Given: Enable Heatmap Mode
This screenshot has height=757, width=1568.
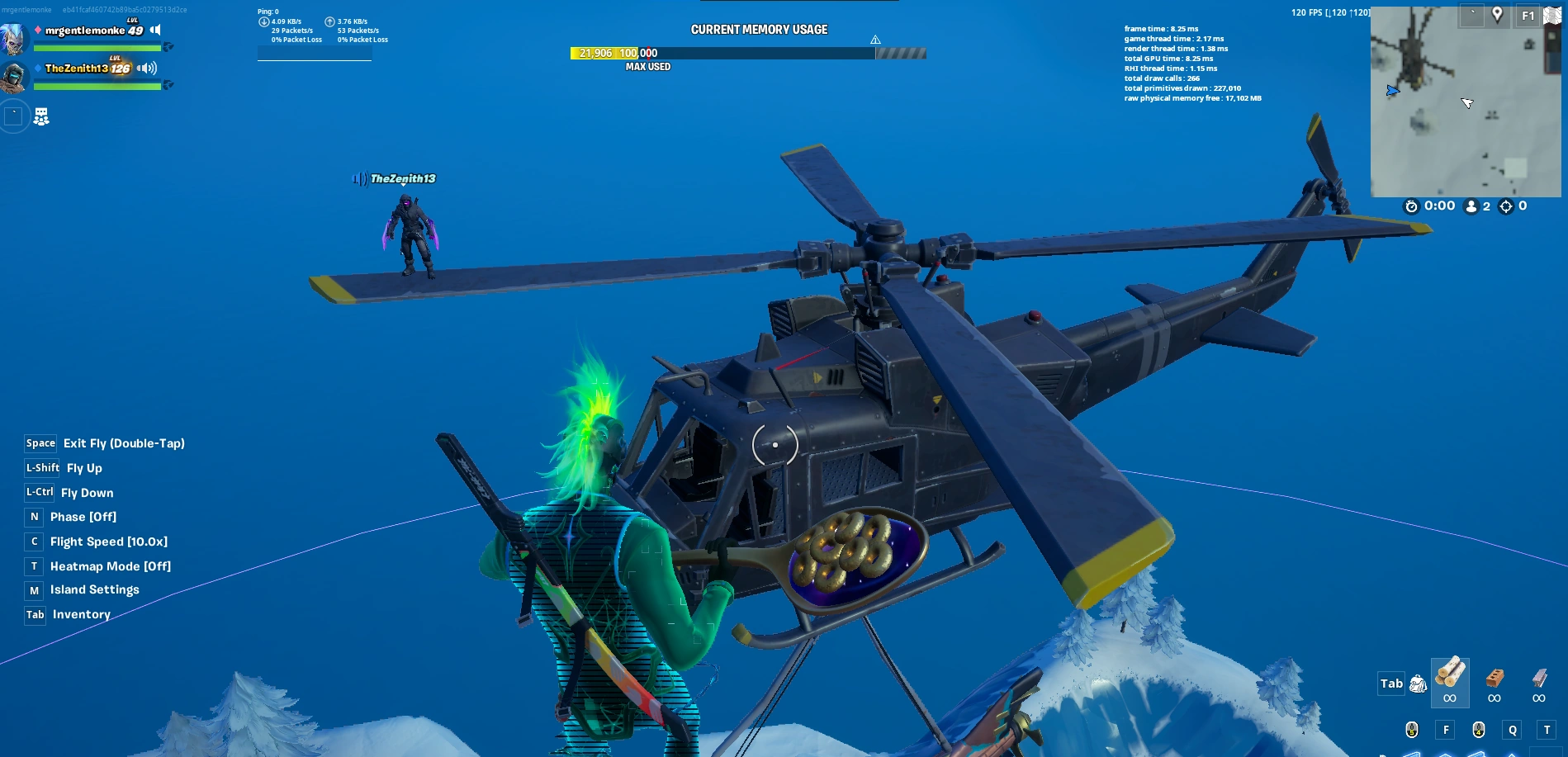Looking at the screenshot, I should pyautogui.click(x=110, y=566).
